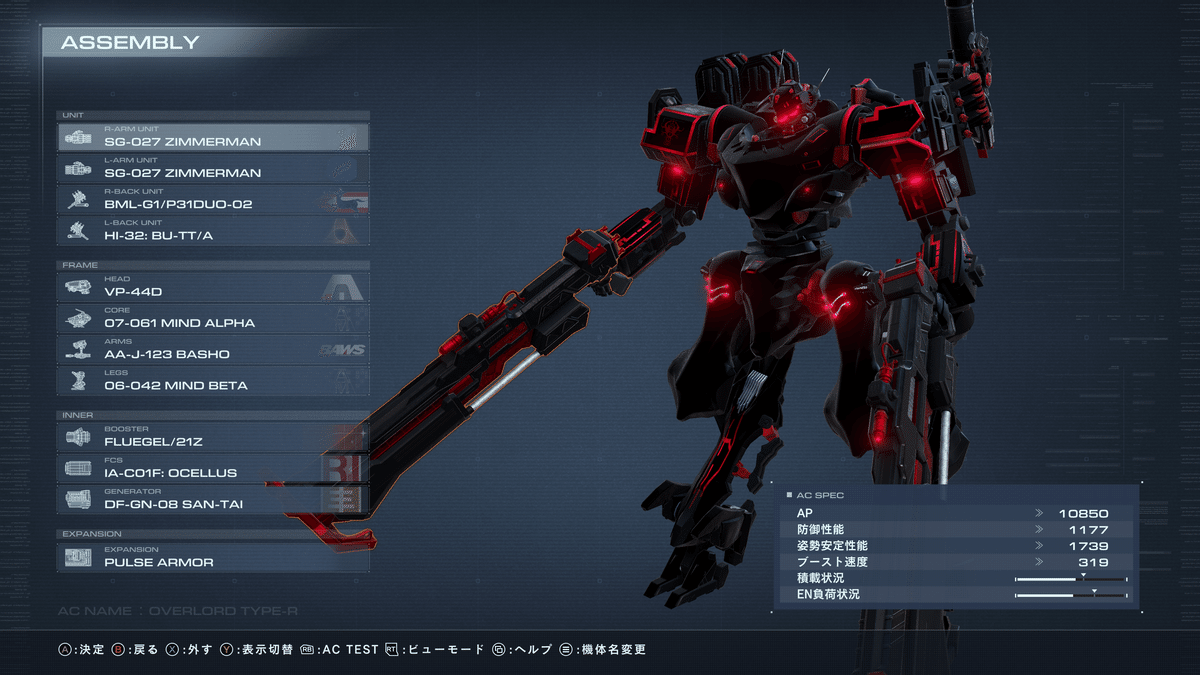Select the R-ARM UNIT SG-027 ZIMMERMAN slot
This screenshot has height=675, width=1200.
coord(213,137)
